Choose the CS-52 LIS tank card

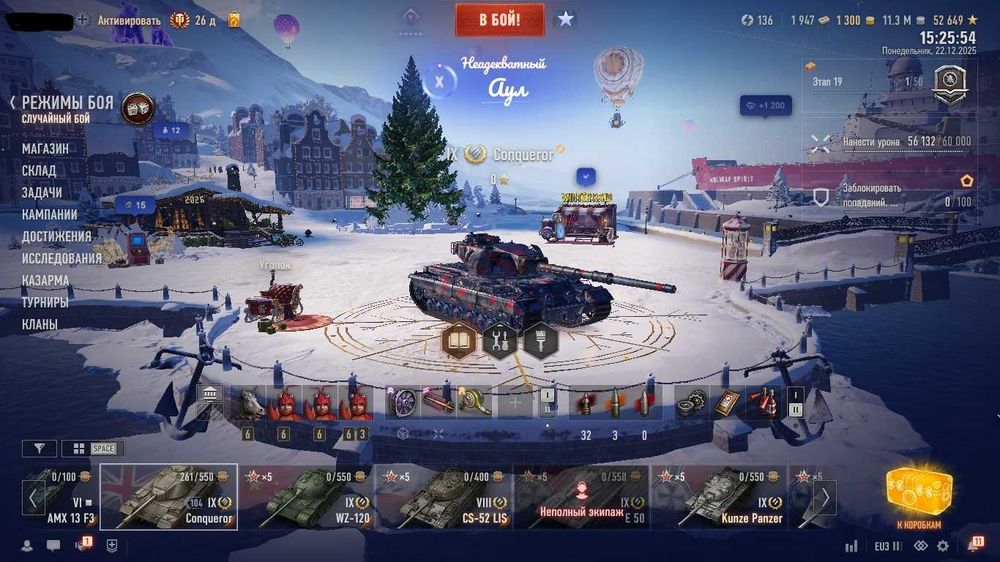tap(444, 496)
